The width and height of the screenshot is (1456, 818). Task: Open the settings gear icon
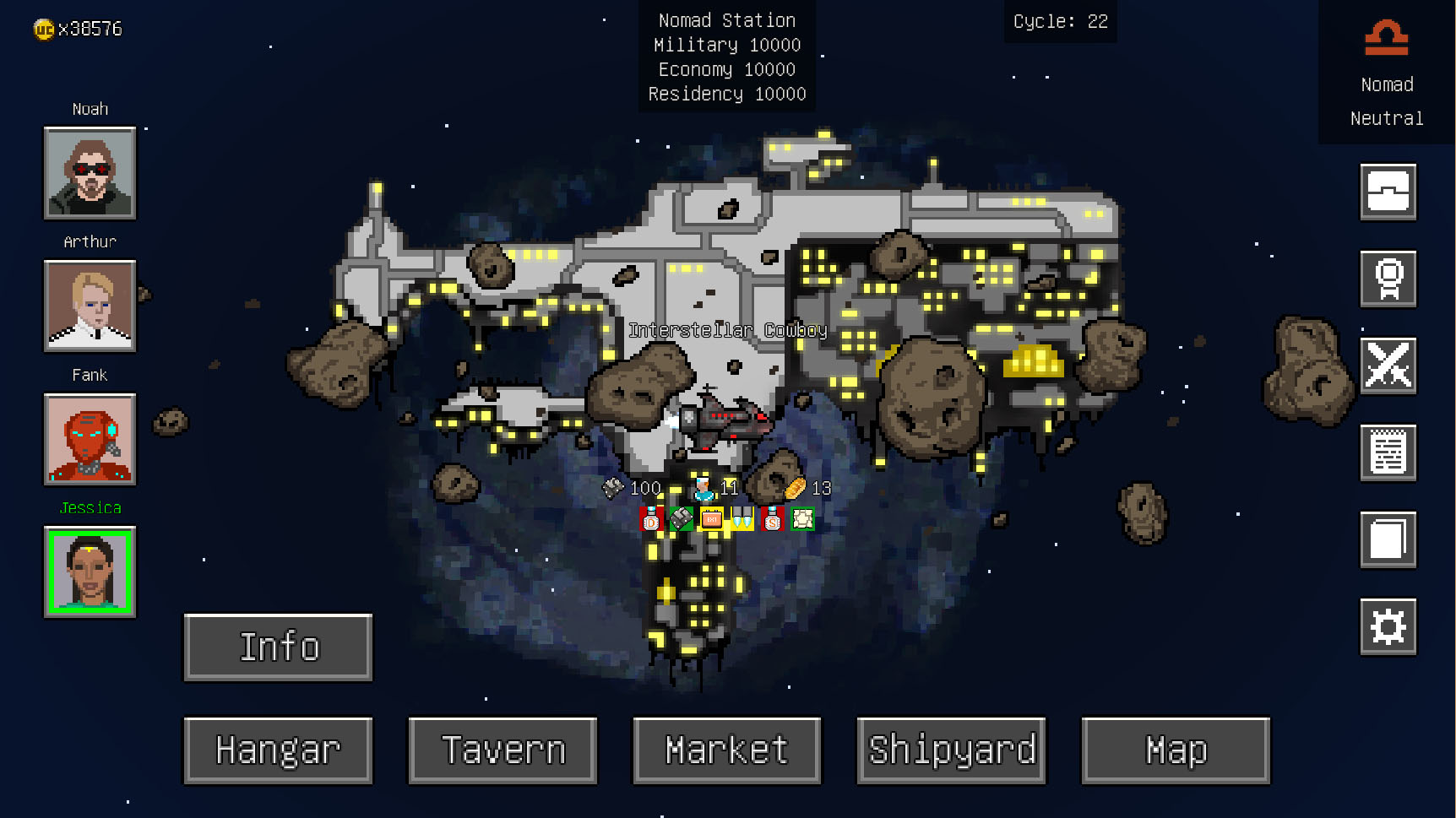pos(1388,627)
